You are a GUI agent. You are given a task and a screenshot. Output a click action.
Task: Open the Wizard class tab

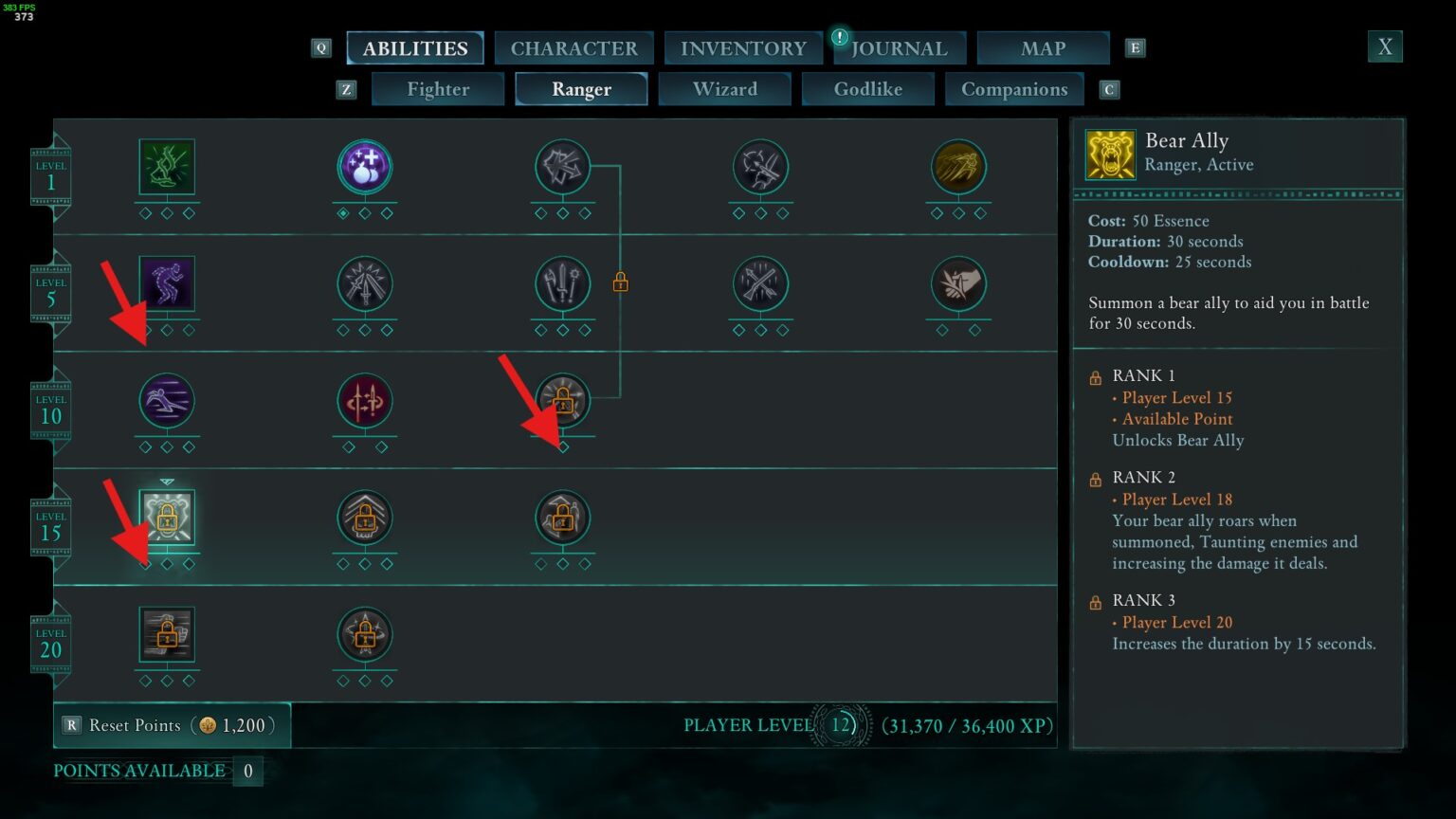[x=725, y=88]
